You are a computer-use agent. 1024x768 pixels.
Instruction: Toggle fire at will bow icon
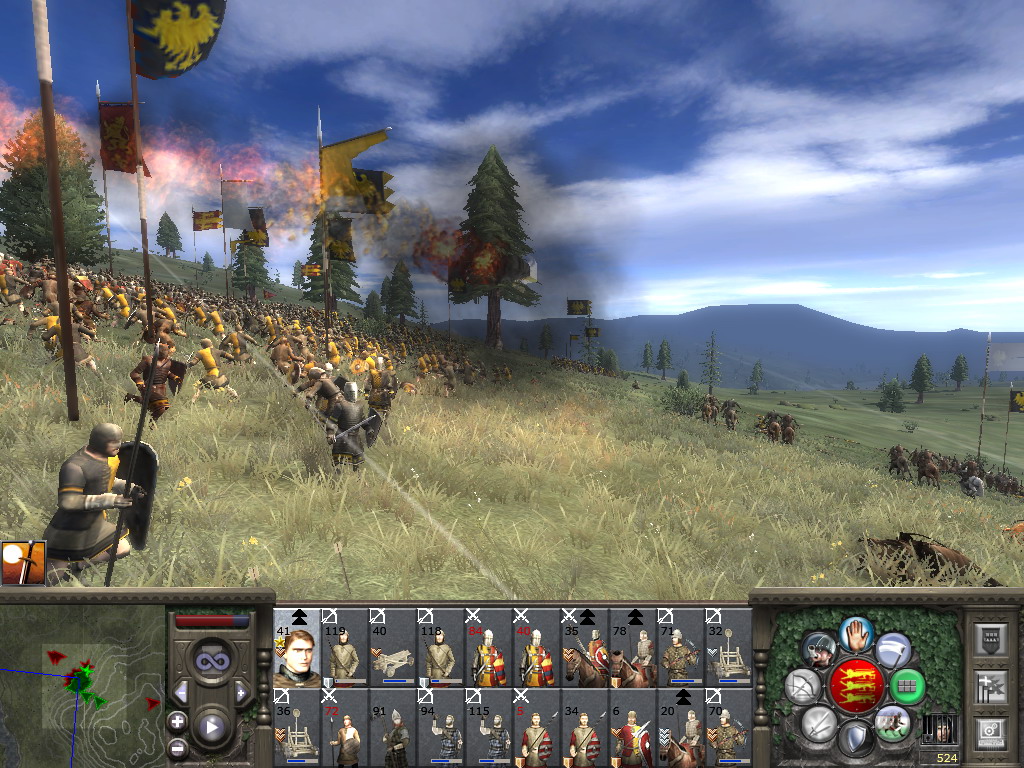click(x=802, y=686)
